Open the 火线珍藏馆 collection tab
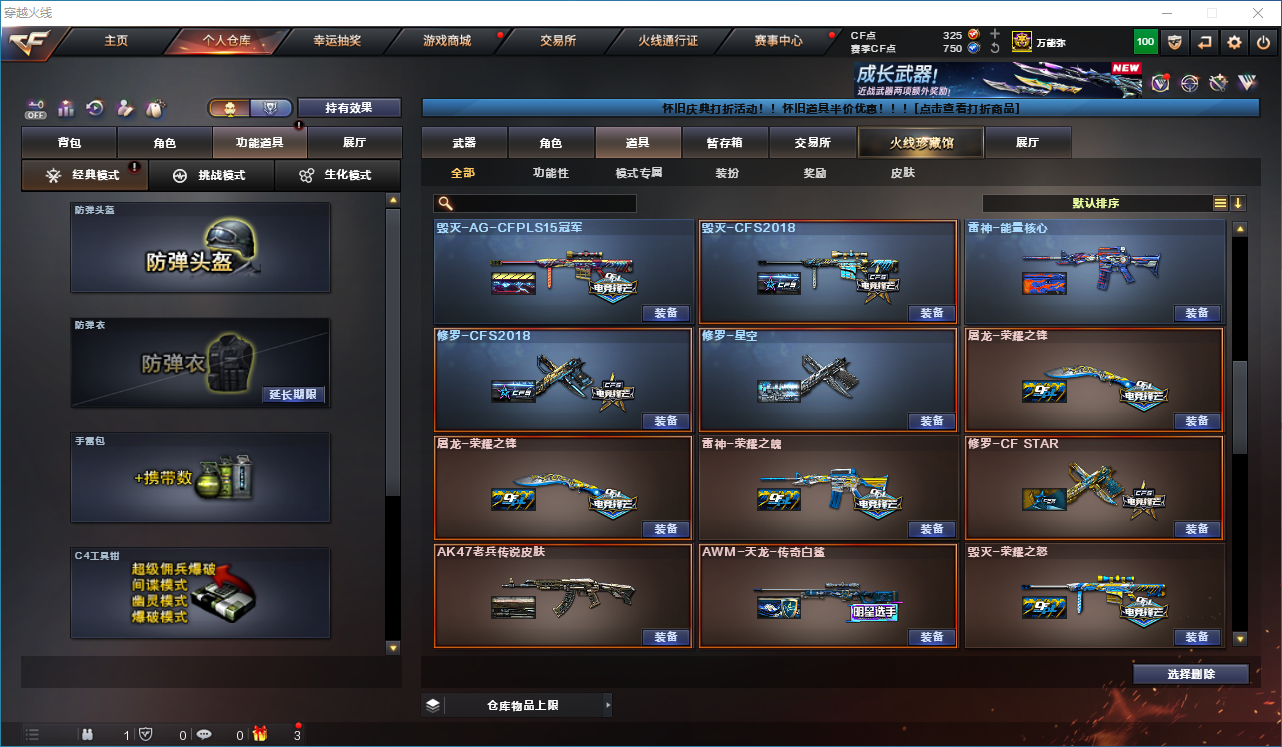This screenshot has width=1282, height=747. (x=921, y=143)
